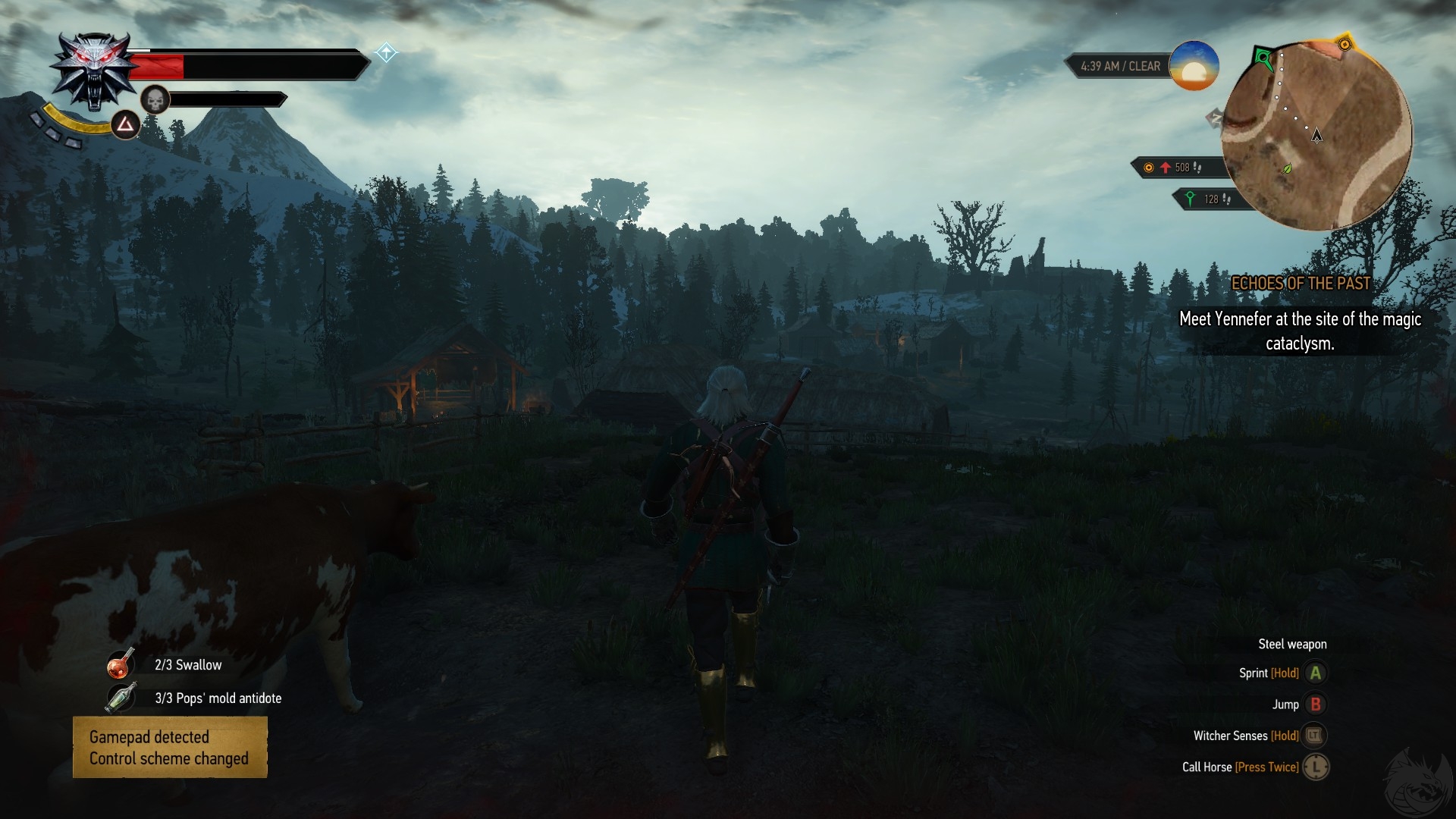Click the Igni sign icon
1456x819 pixels.
point(126,124)
